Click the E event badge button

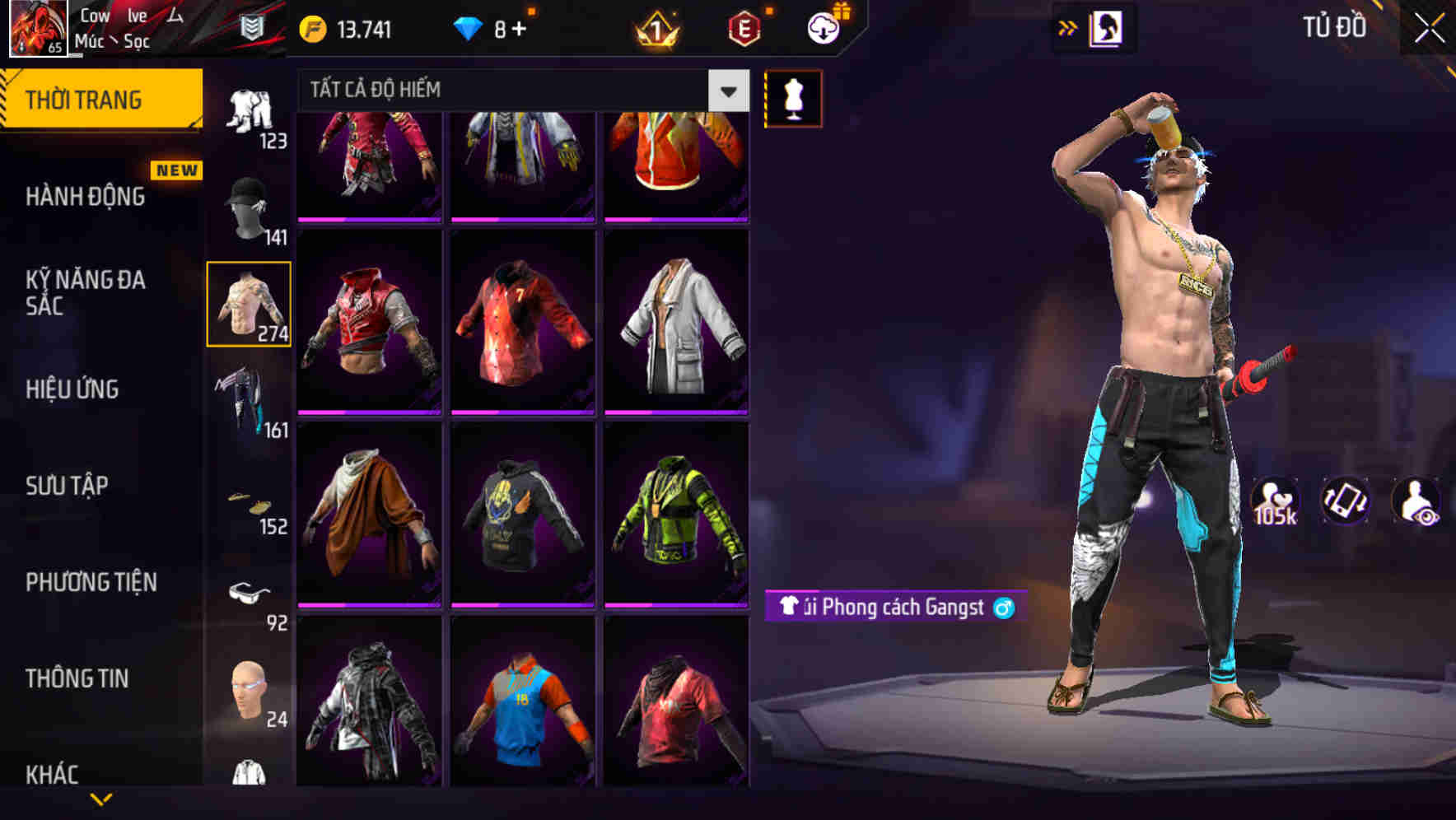pyautogui.click(x=740, y=27)
